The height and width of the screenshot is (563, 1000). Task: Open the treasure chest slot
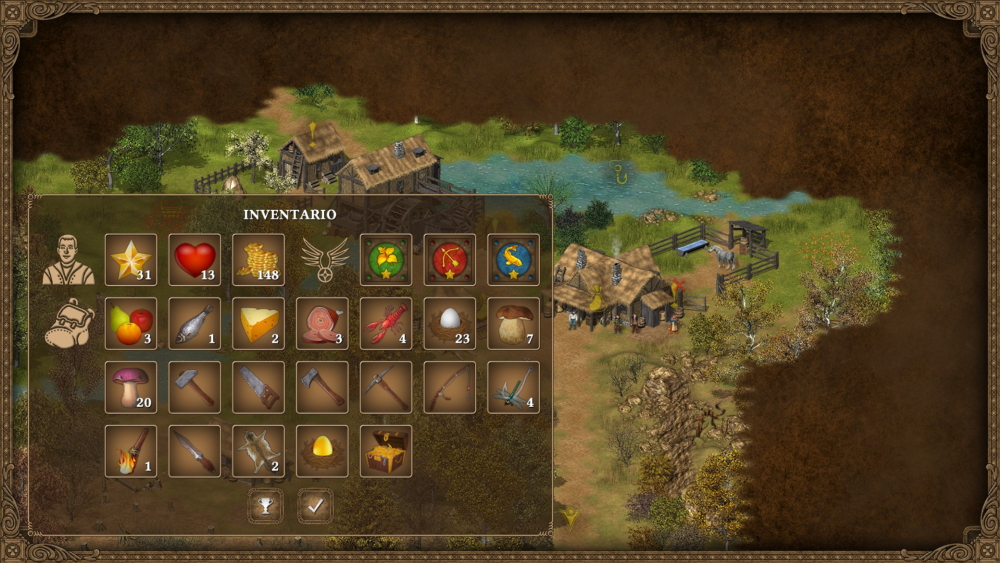pyautogui.click(x=386, y=451)
